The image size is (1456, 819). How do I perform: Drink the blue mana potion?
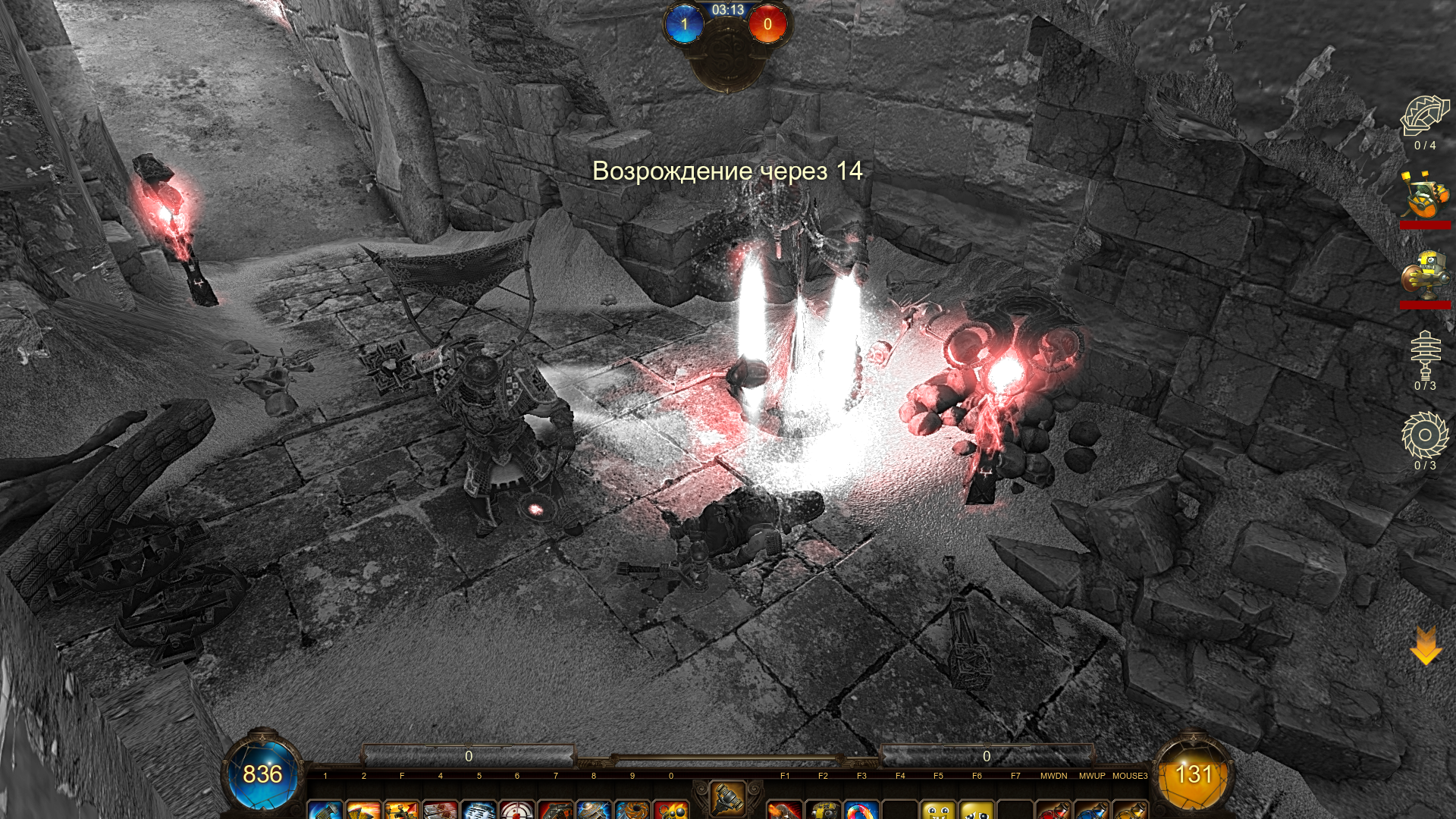pos(1092,810)
